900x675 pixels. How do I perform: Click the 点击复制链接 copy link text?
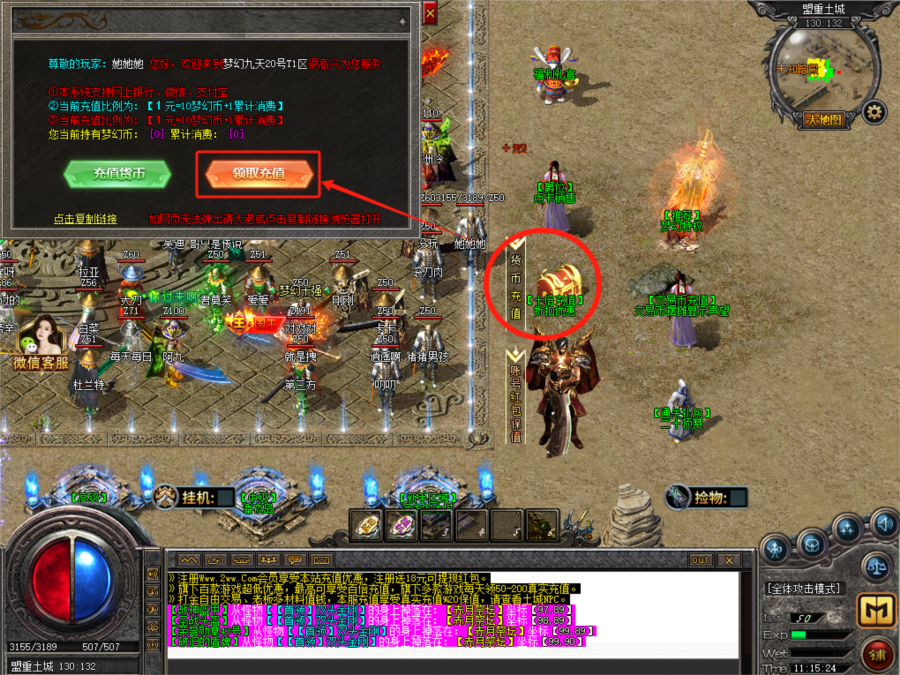pos(85,219)
